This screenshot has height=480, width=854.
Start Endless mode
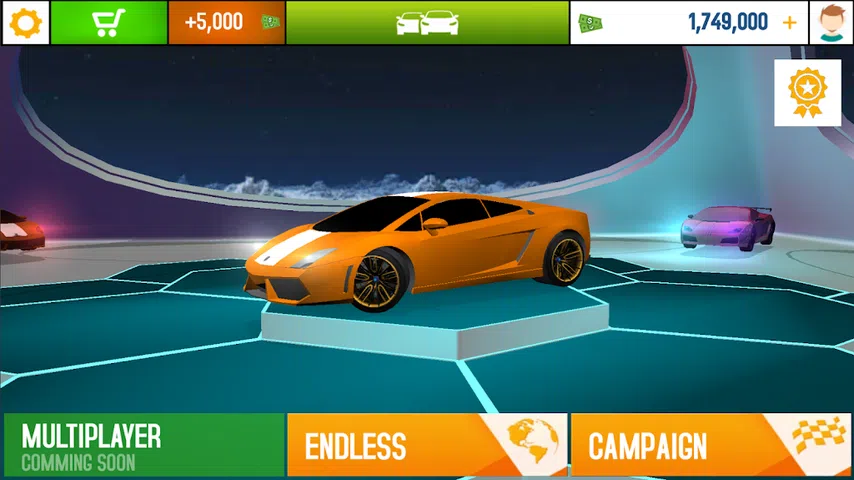427,446
